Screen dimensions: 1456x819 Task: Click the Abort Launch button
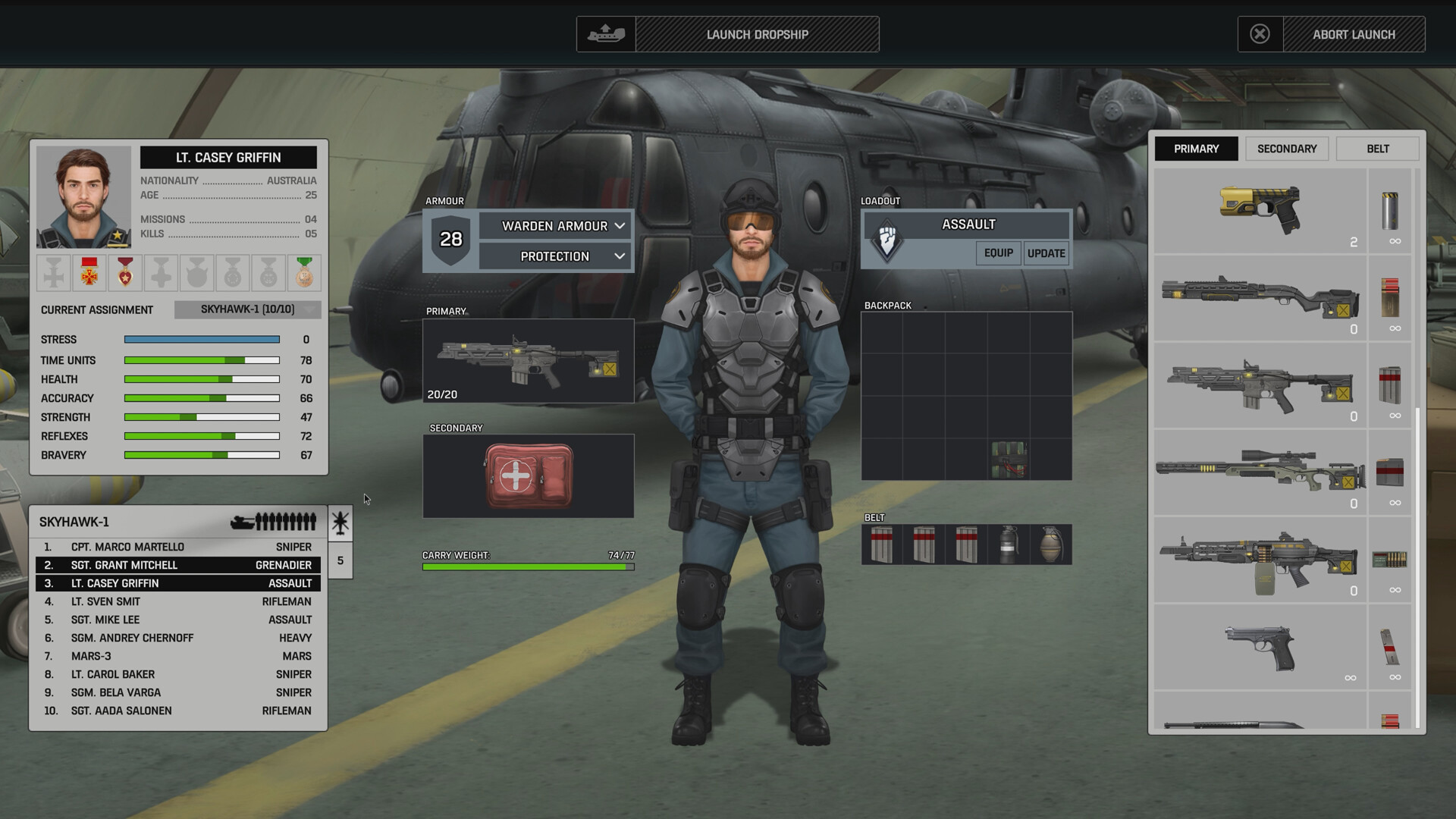tap(1355, 34)
